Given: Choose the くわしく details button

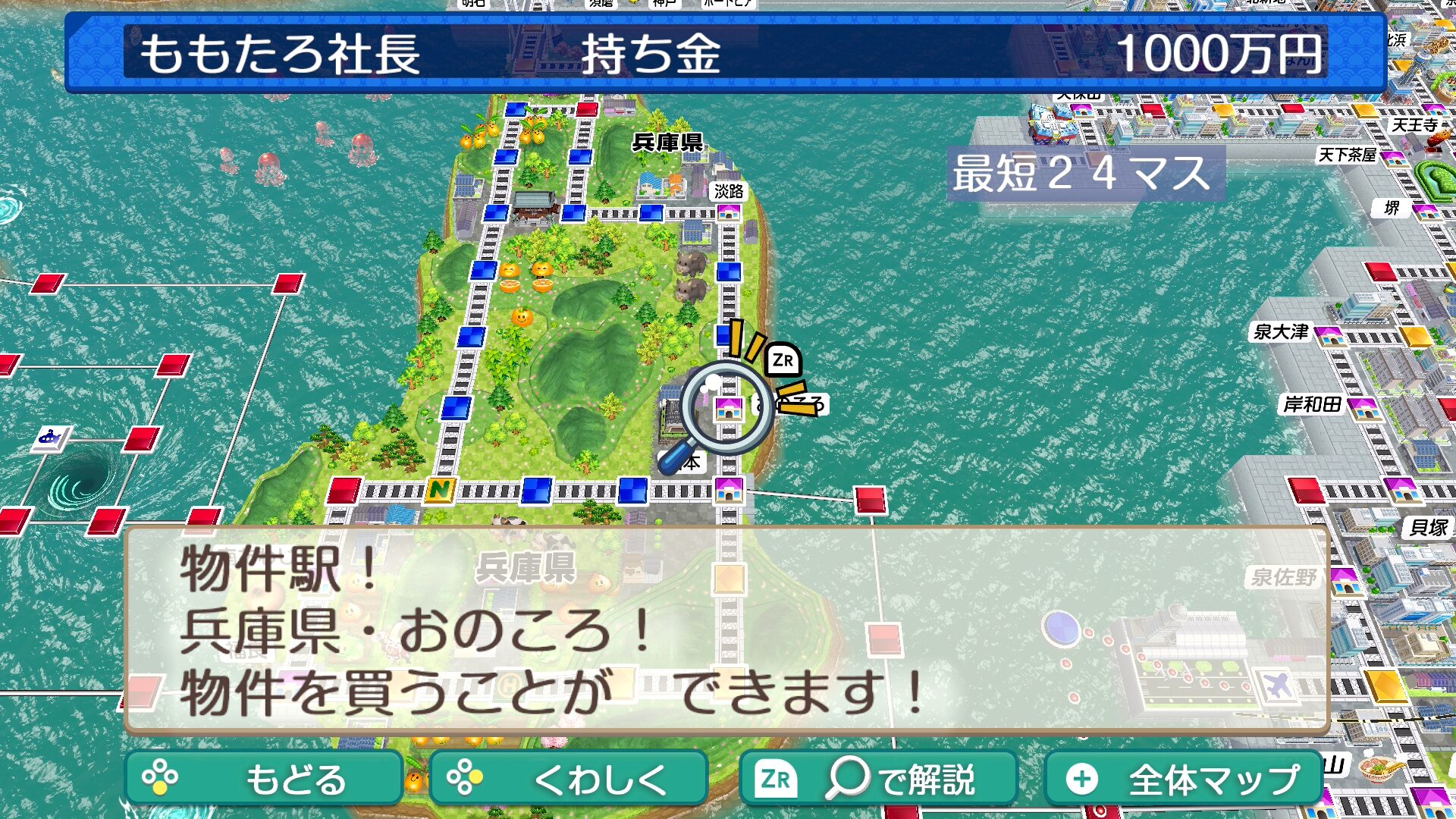Looking at the screenshot, I should coord(568,778).
